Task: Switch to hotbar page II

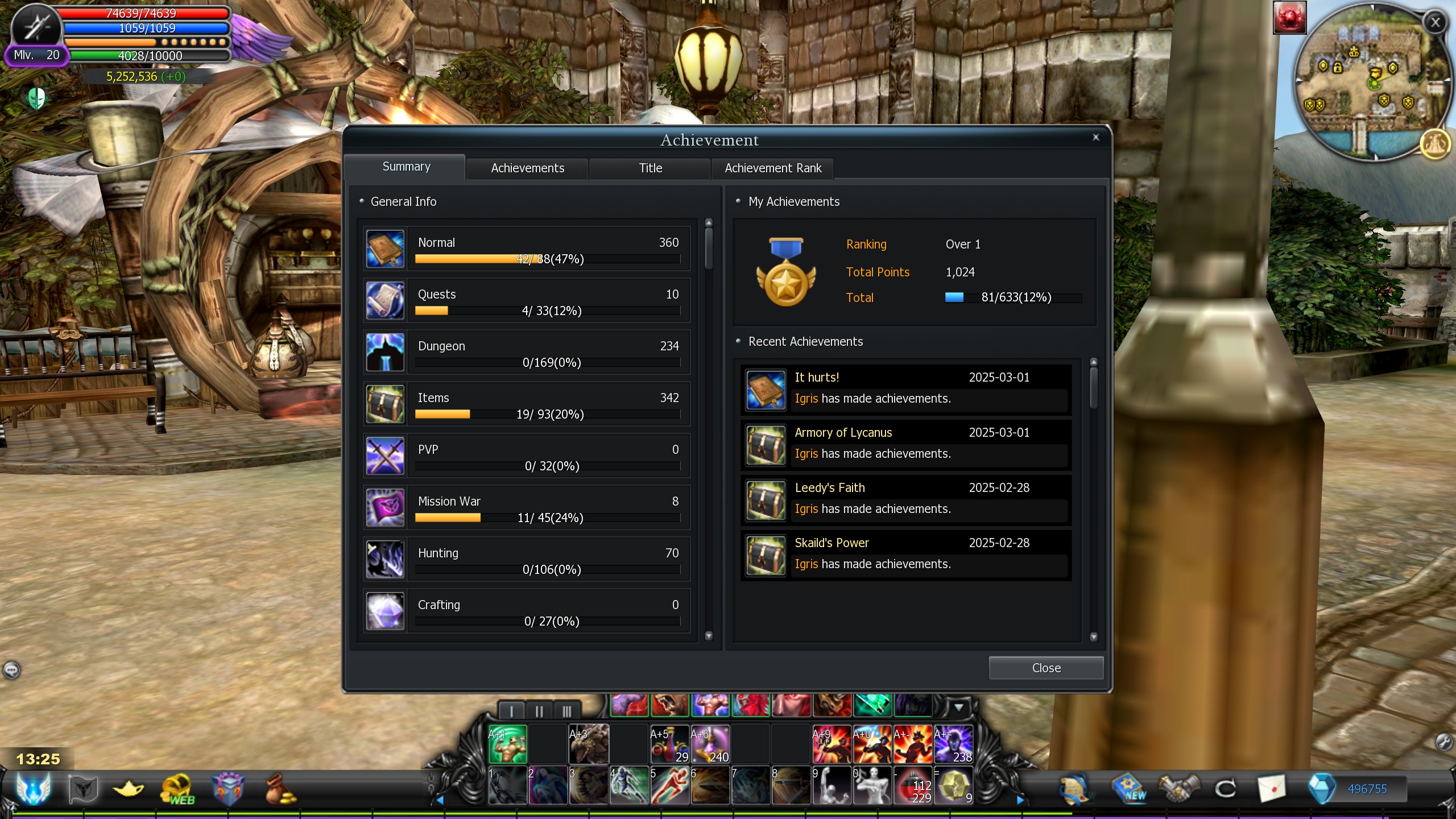Action: coord(539,711)
